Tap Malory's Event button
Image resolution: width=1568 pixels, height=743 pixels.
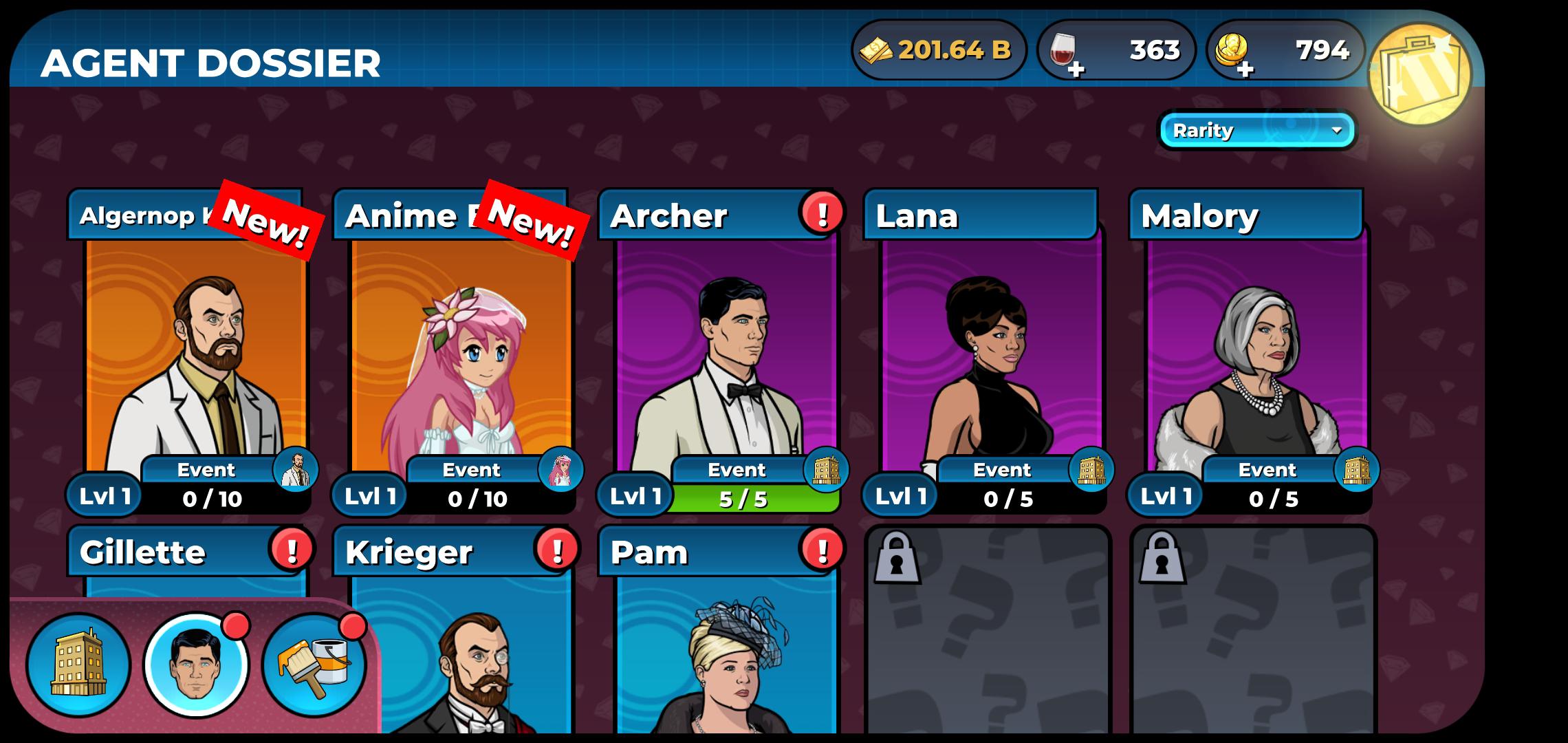point(1269,470)
